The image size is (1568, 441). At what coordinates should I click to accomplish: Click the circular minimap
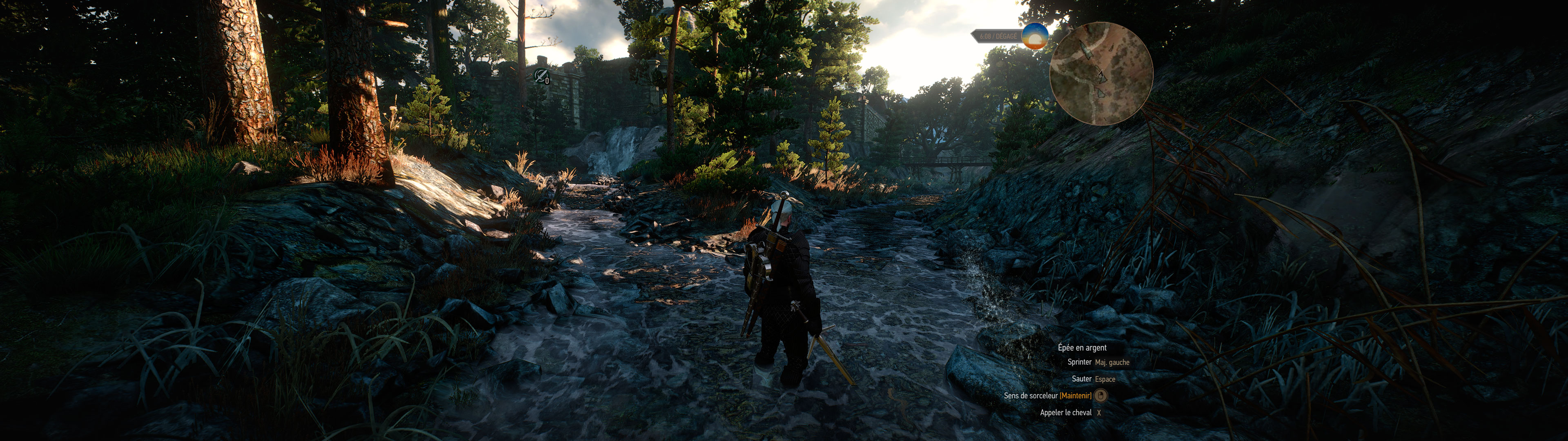(1100, 73)
